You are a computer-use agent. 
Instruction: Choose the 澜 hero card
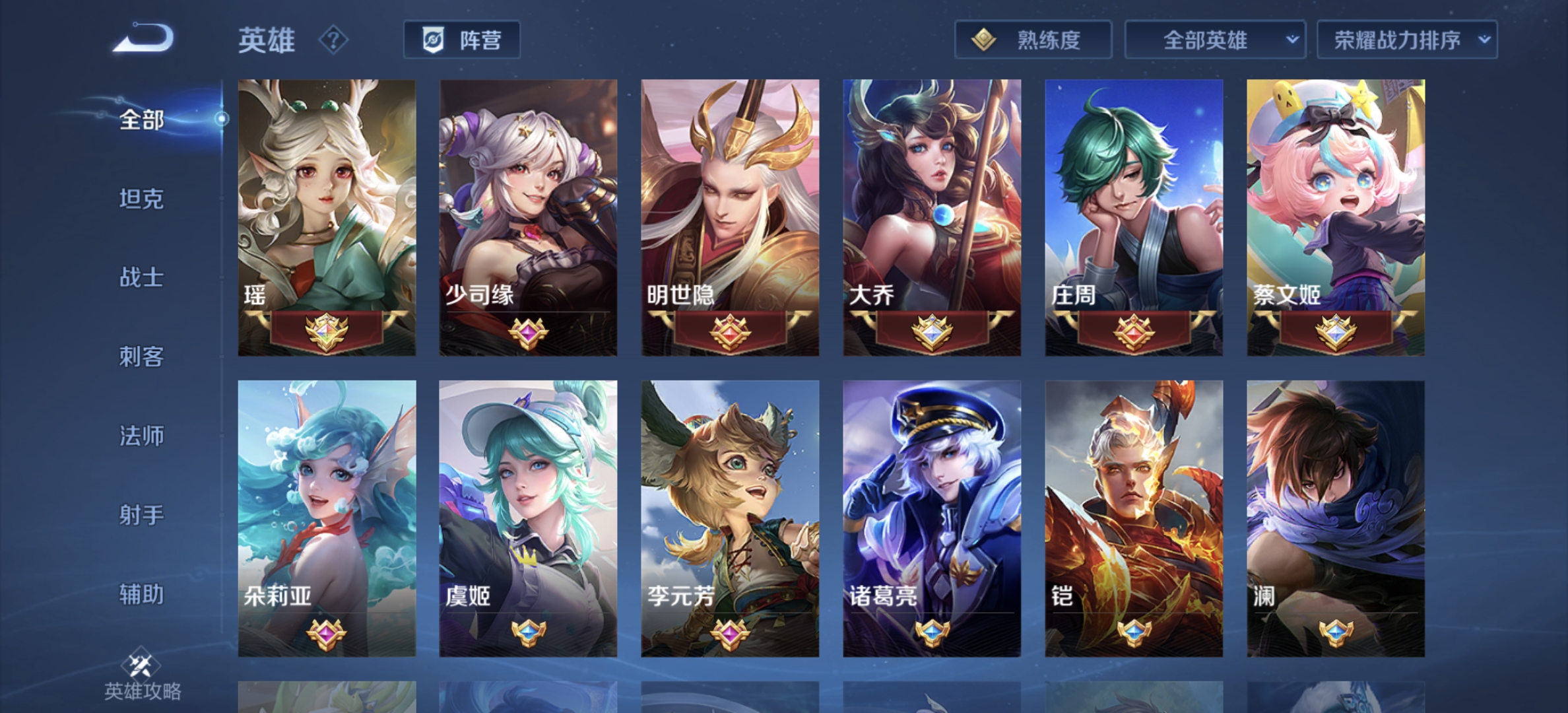[1336, 518]
